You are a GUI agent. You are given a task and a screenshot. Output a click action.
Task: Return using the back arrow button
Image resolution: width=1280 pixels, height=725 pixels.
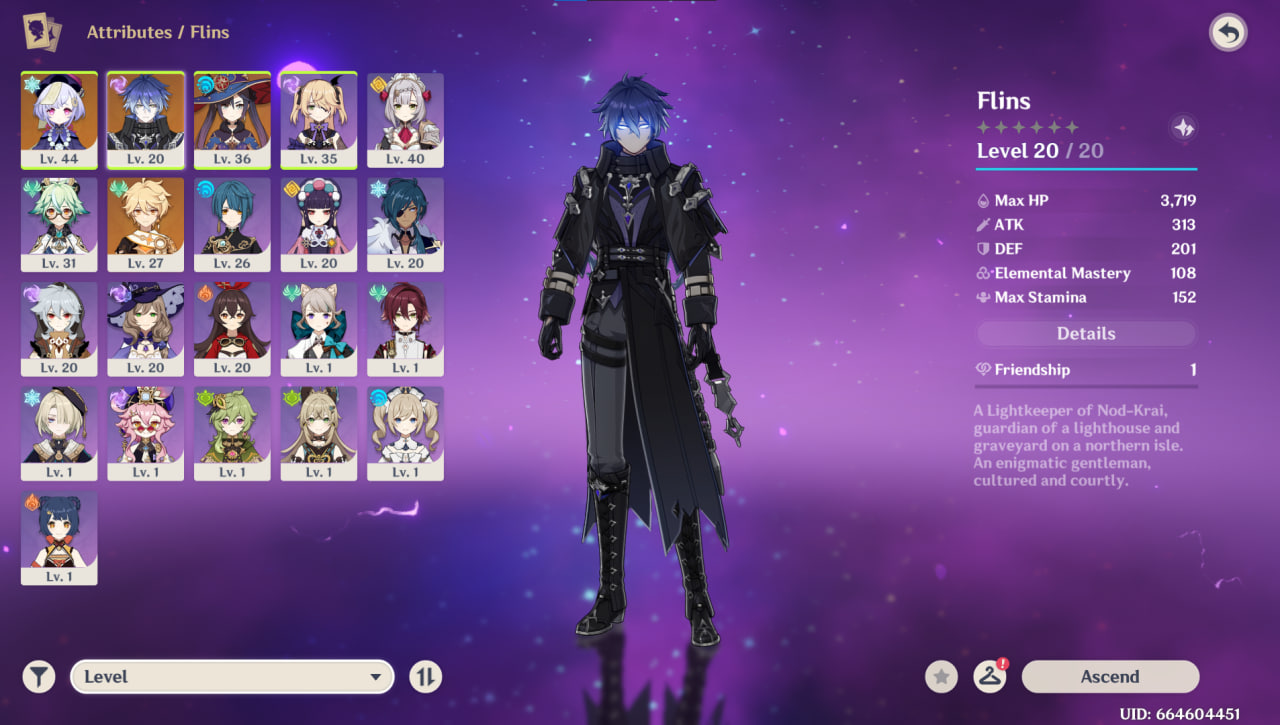pos(1228,33)
